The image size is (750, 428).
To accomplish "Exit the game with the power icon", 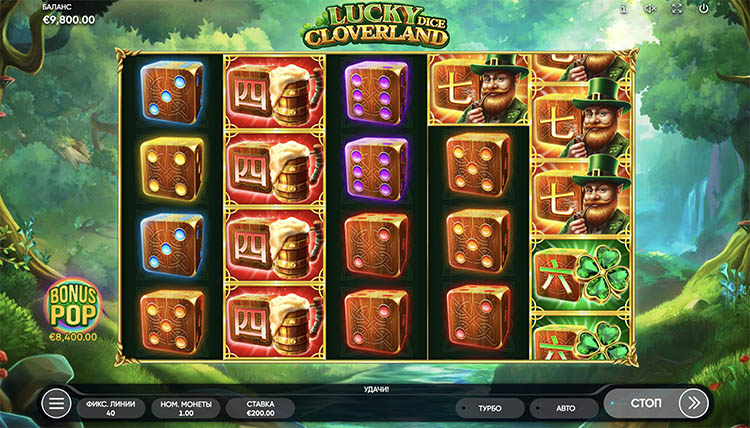I will [704, 8].
